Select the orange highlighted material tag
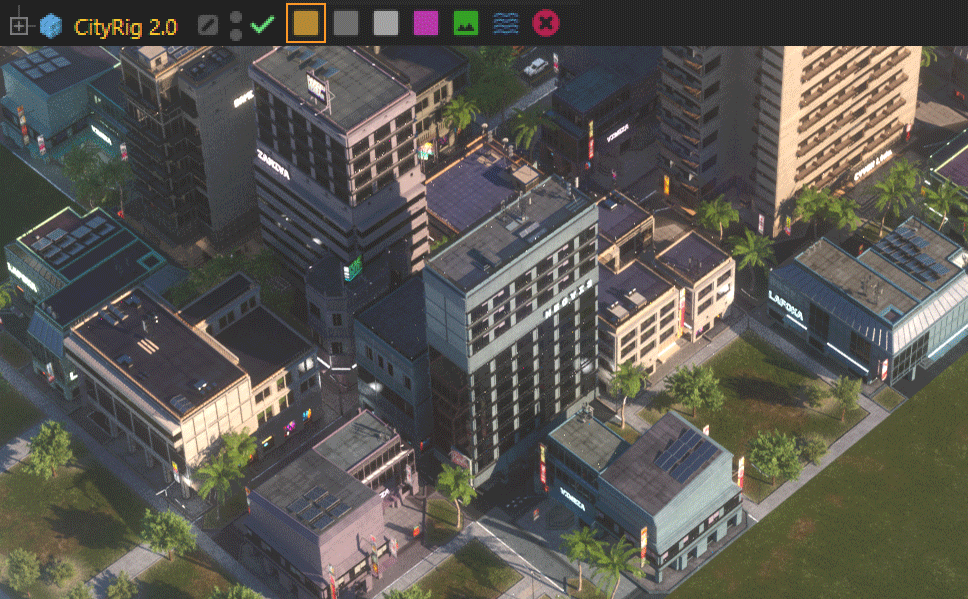This screenshot has height=599, width=968. click(x=306, y=24)
